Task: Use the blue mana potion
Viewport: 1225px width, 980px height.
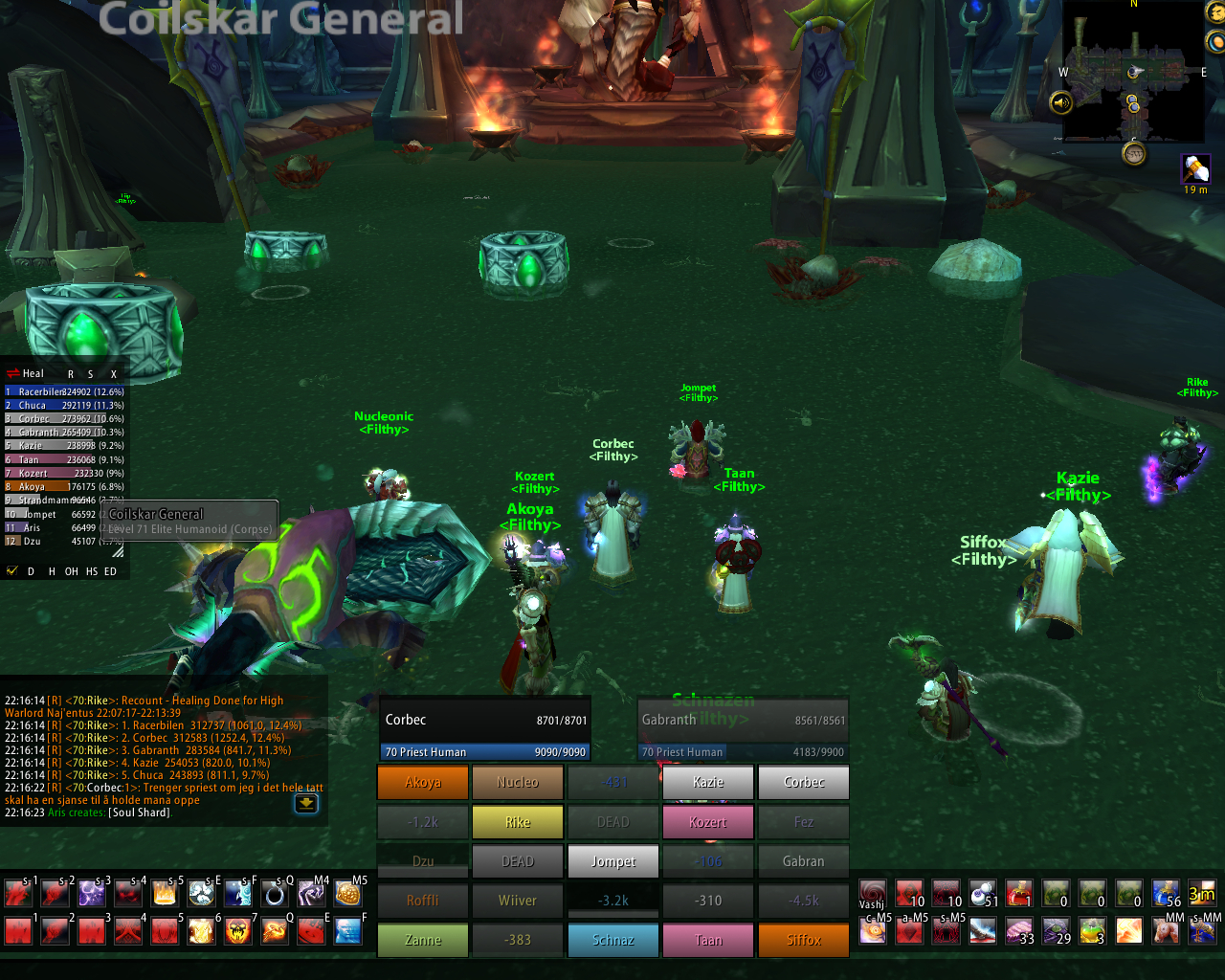Action: (1167, 894)
